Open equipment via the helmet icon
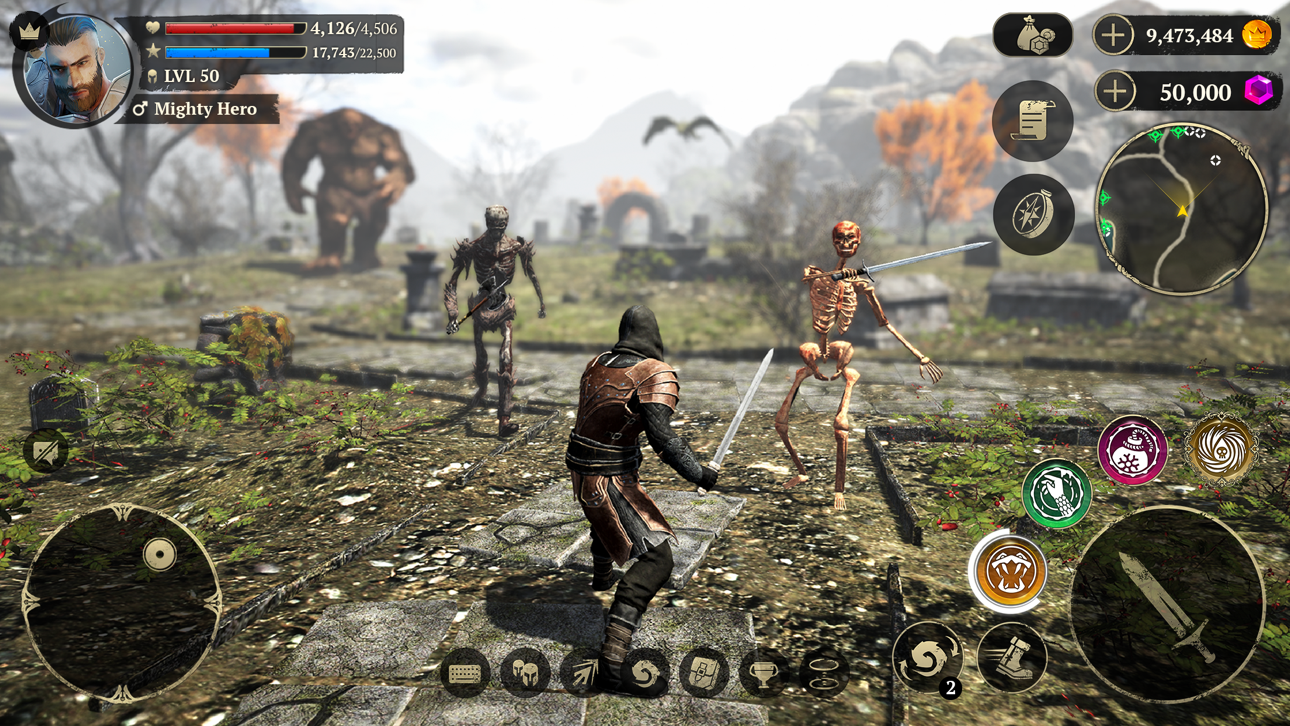Image resolution: width=1290 pixels, height=726 pixels. click(524, 671)
